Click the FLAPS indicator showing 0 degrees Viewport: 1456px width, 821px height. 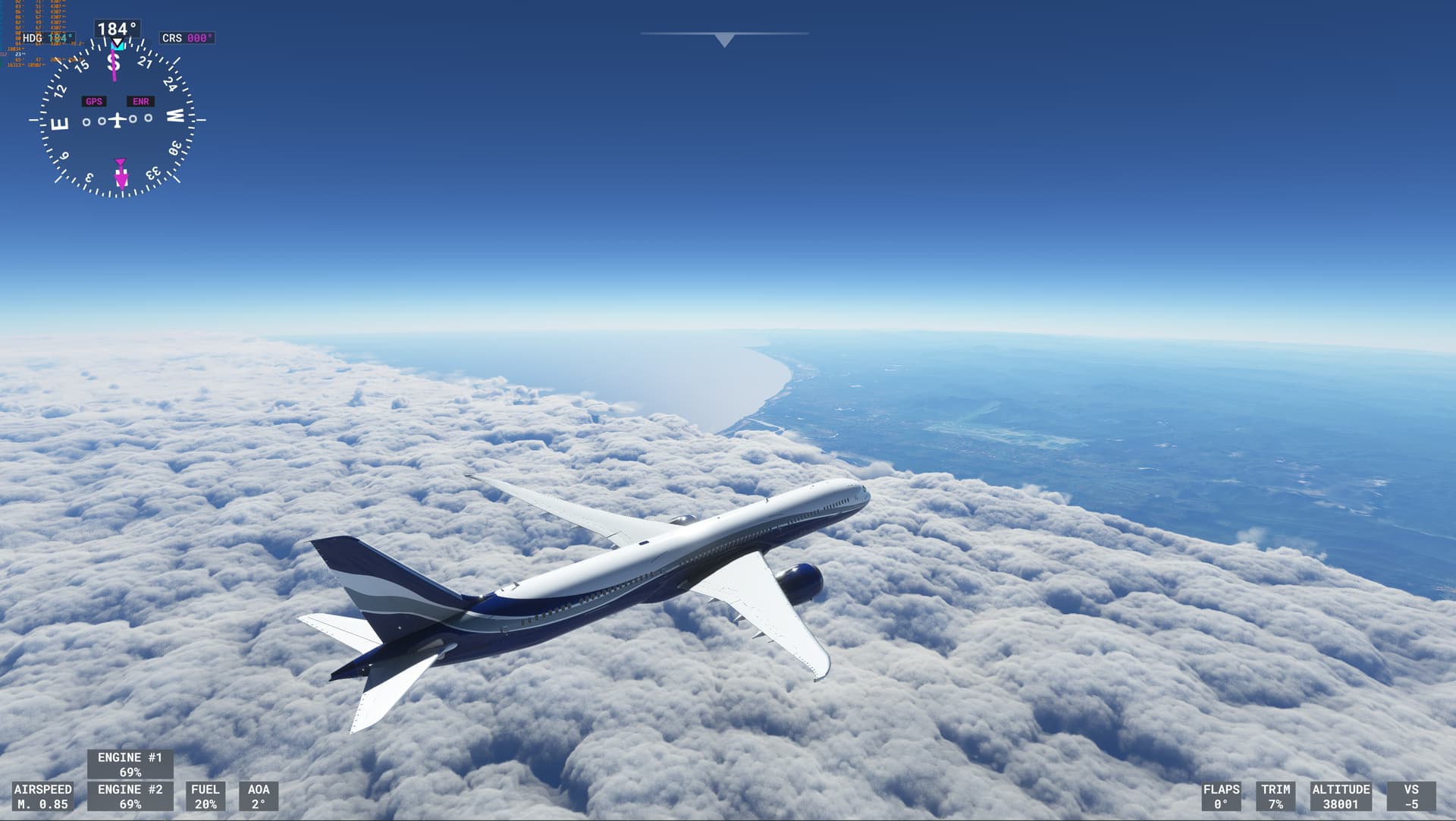coord(1221,796)
